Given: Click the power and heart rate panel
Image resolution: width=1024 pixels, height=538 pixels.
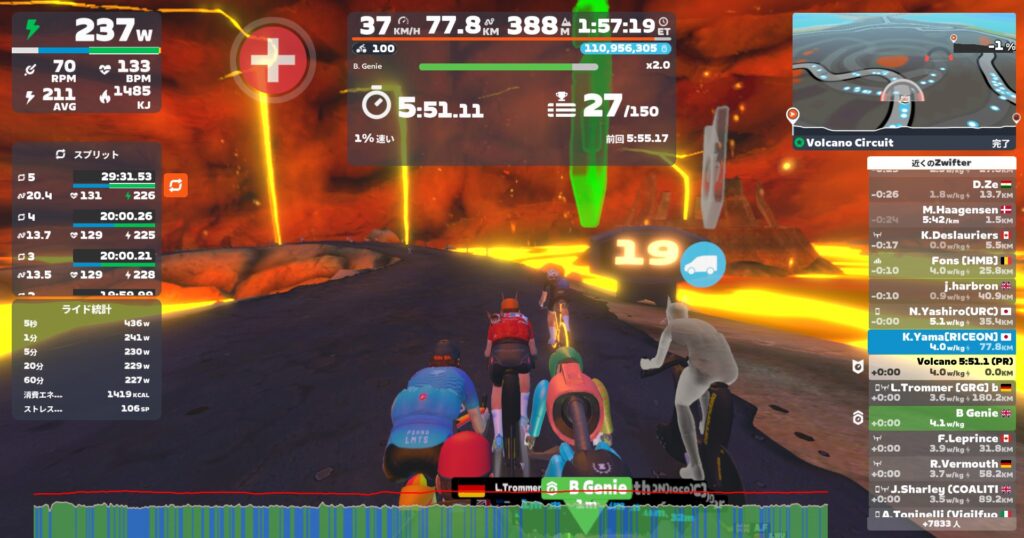Looking at the screenshot, I should click(x=86, y=62).
